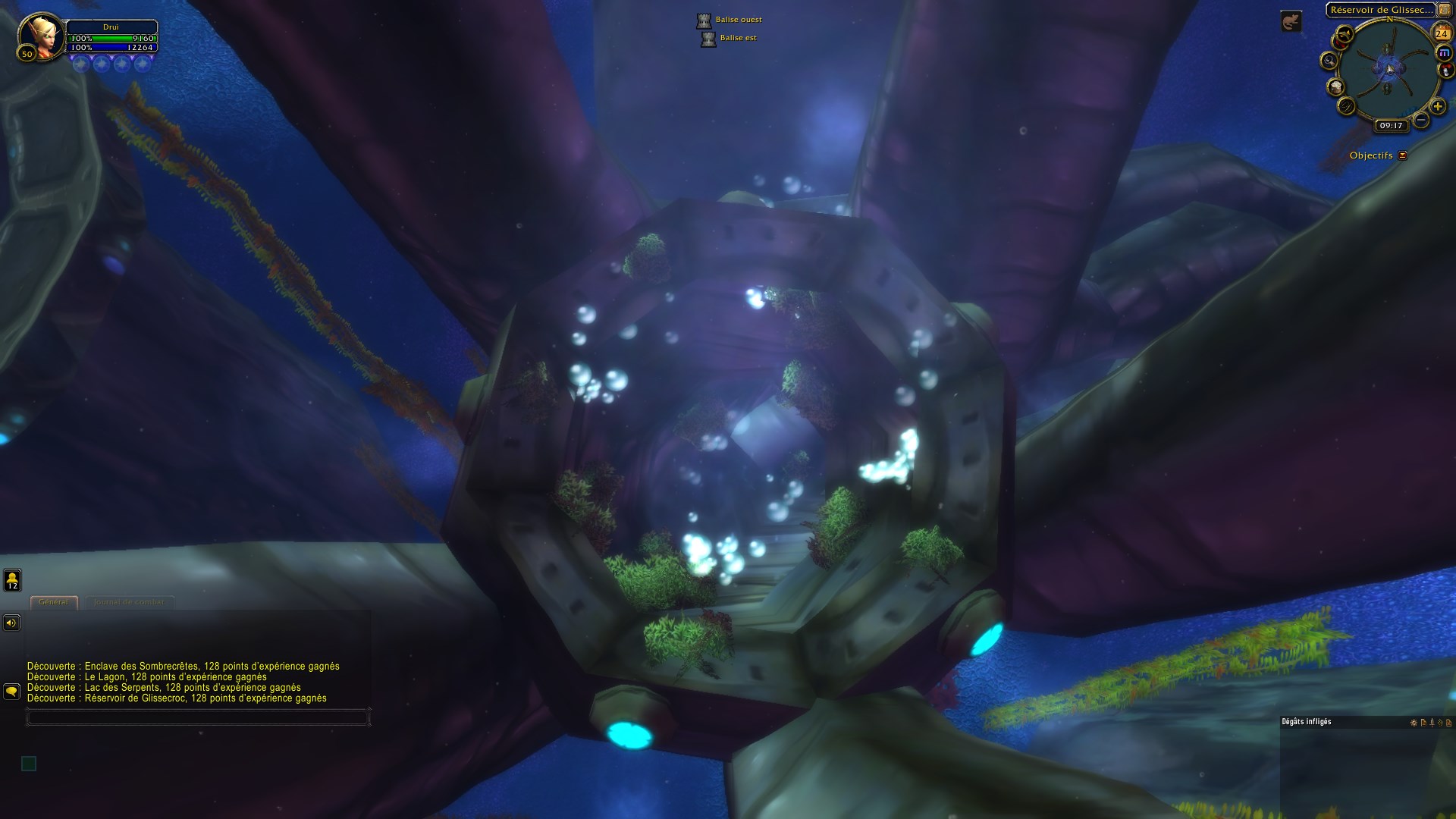Open the calendar icon showing date 24
Viewport: 1456px width, 819px height.
tap(1441, 33)
